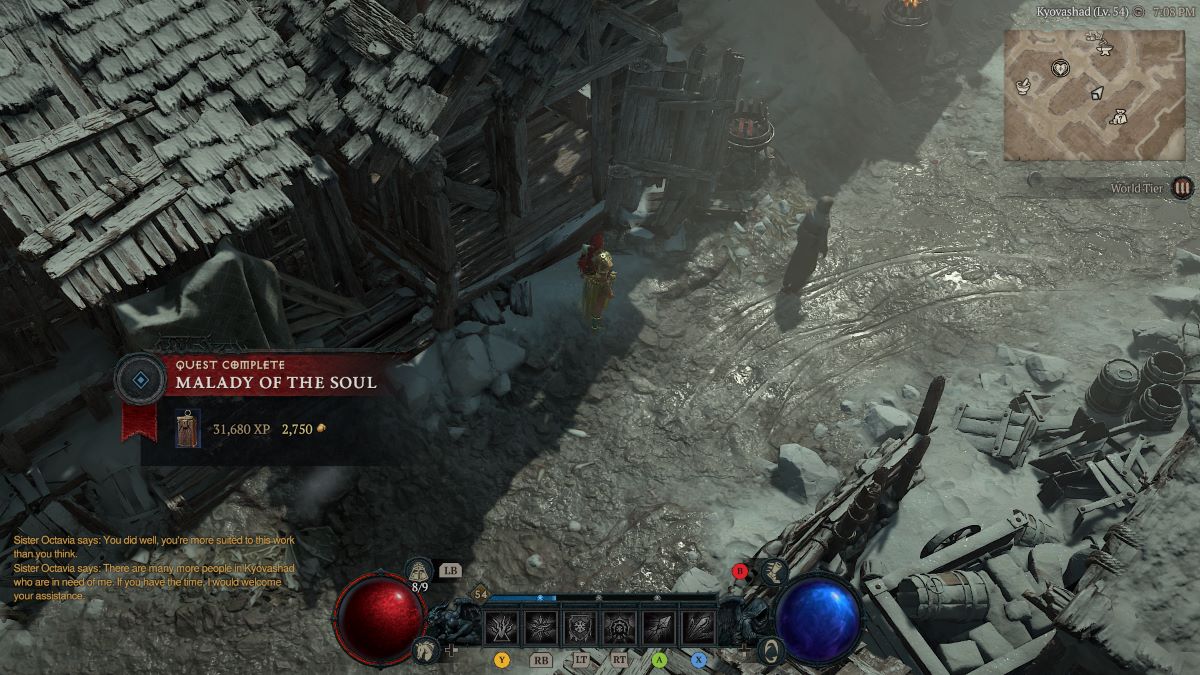Image resolution: width=1200 pixels, height=675 pixels.
Task: Select the alchemist mortar marker on minimap
Action: (x=1024, y=87)
